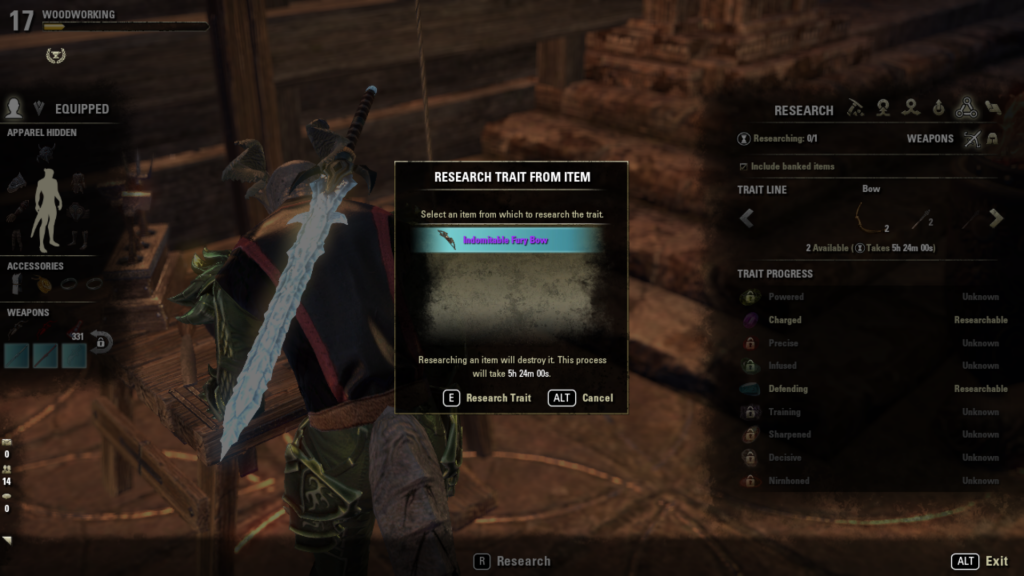The height and width of the screenshot is (576, 1024).
Task: Go to the previous trait line
Action: click(746, 217)
